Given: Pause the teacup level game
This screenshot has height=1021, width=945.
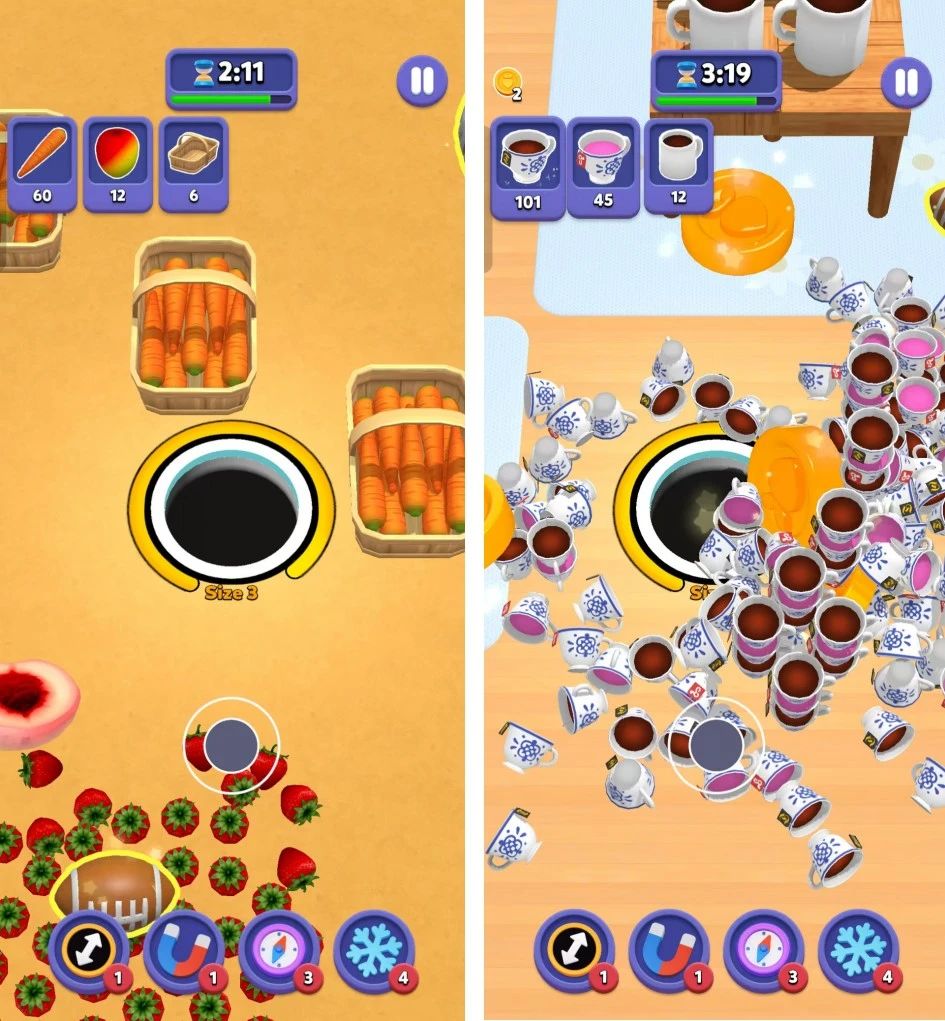Looking at the screenshot, I should (906, 81).
